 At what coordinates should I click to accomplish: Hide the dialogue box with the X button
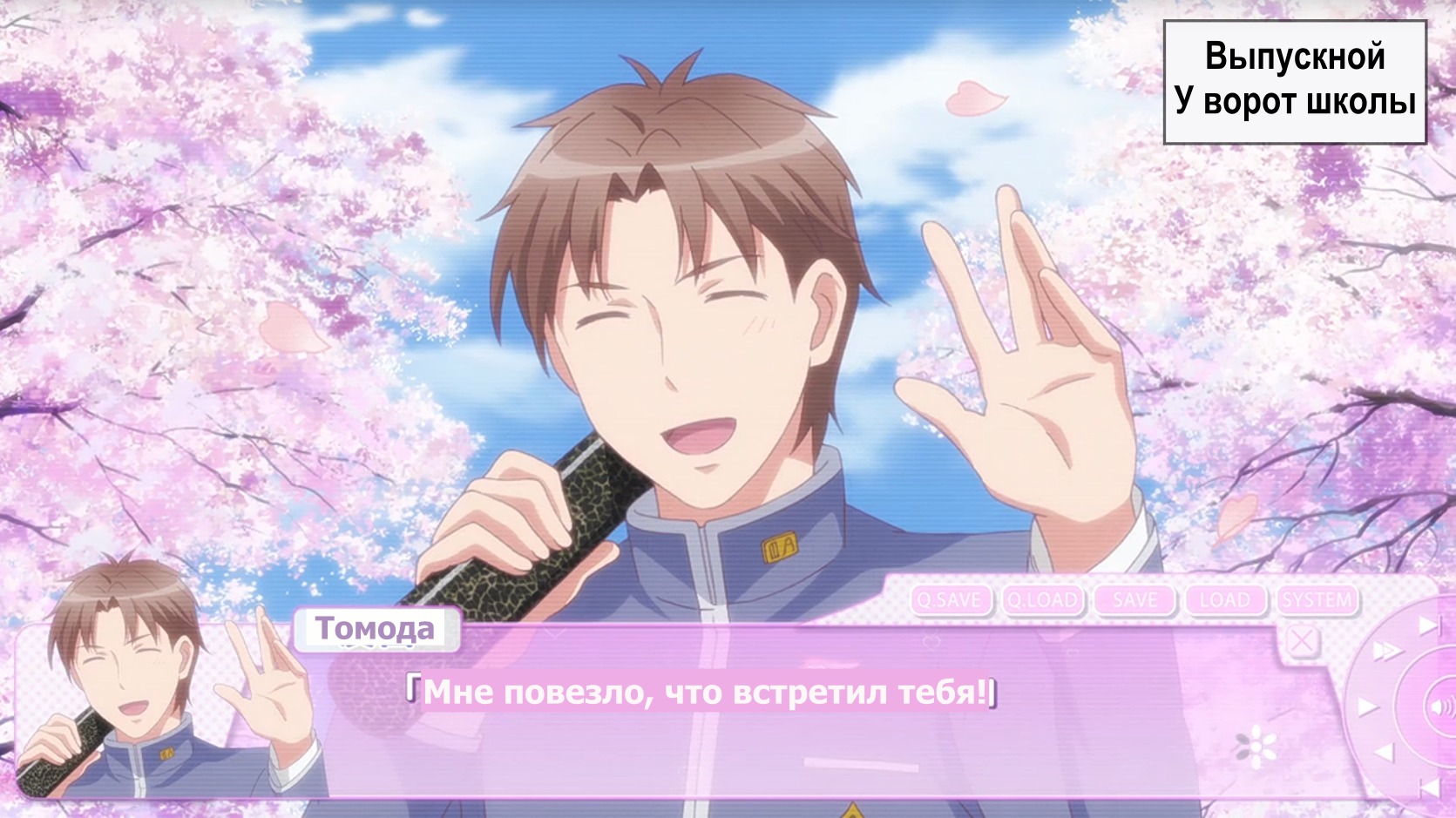1303,642
